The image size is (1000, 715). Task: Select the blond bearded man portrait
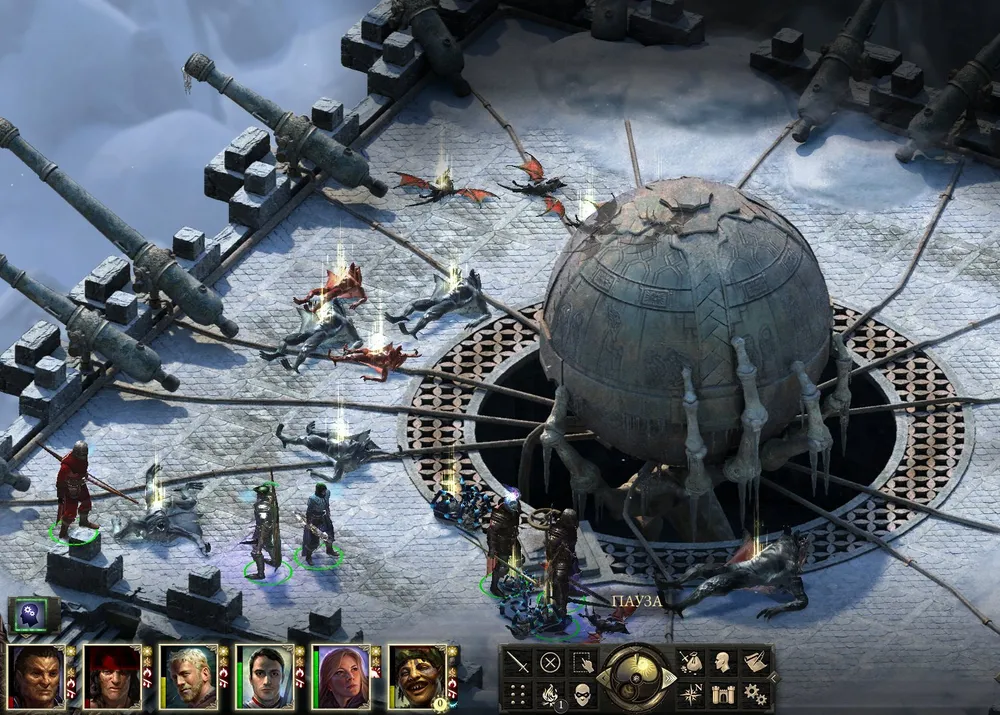188,677
